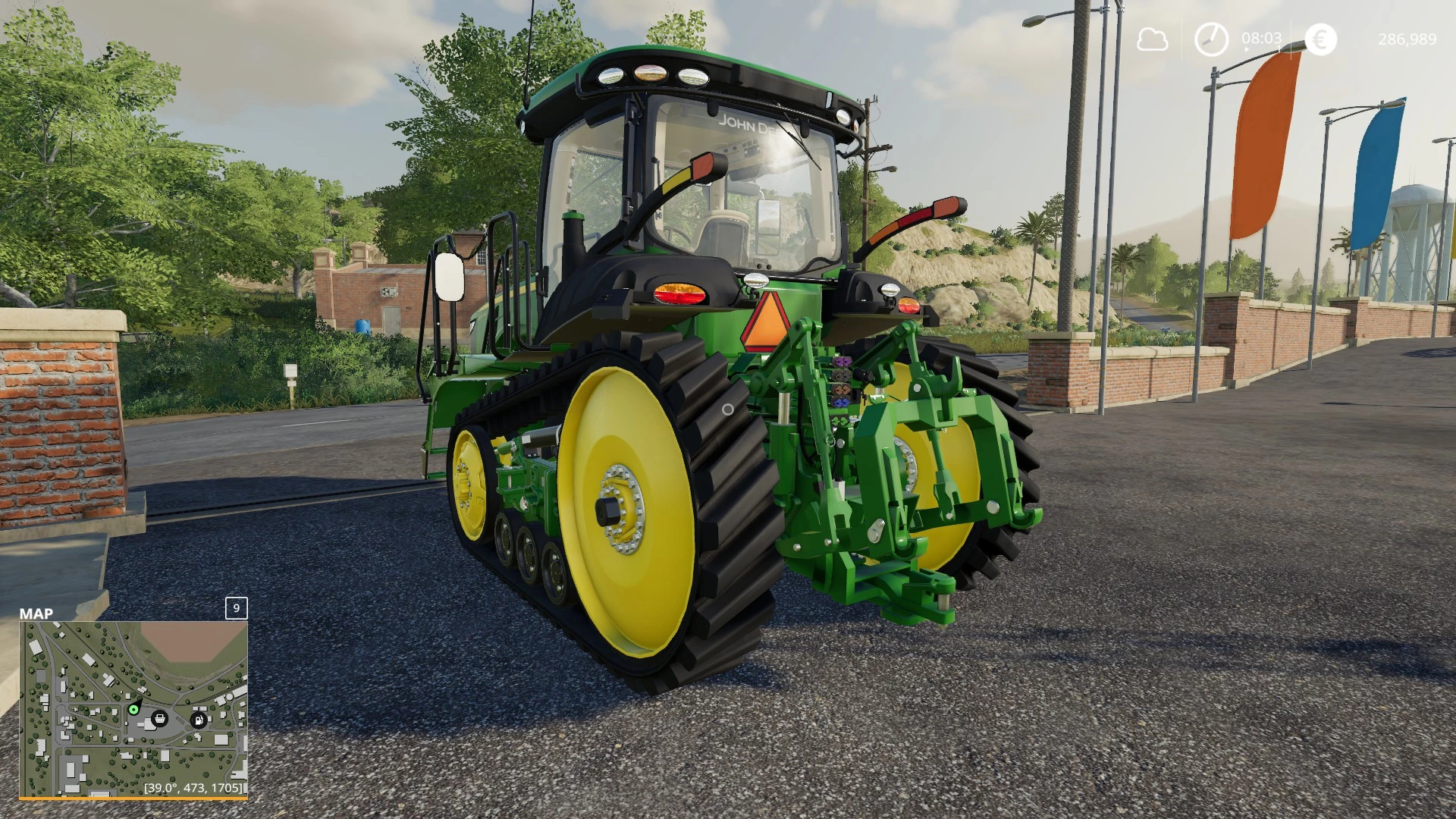The height and width of the screenshot is (819, 1456).
Task: Open the minimap in the corner
Action: pyautogui.click(x=133, y=709)
